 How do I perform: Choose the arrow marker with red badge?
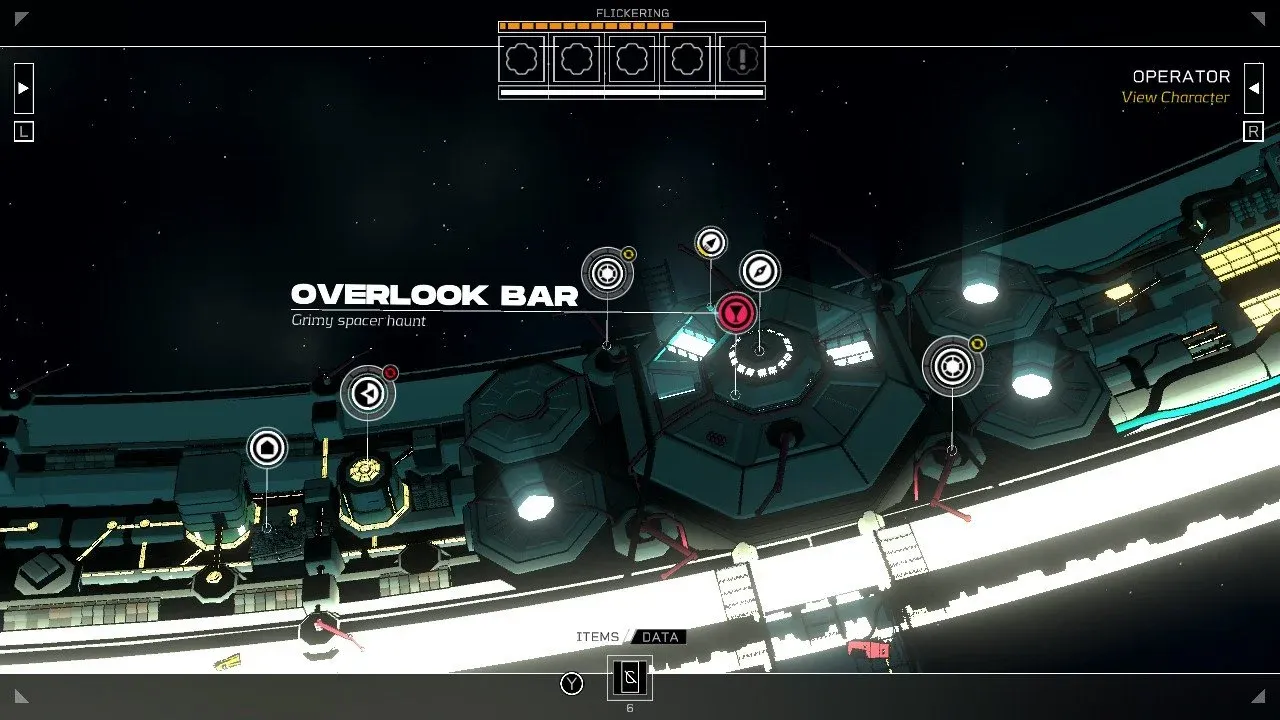pyautogui.click(x=368, y=394)
